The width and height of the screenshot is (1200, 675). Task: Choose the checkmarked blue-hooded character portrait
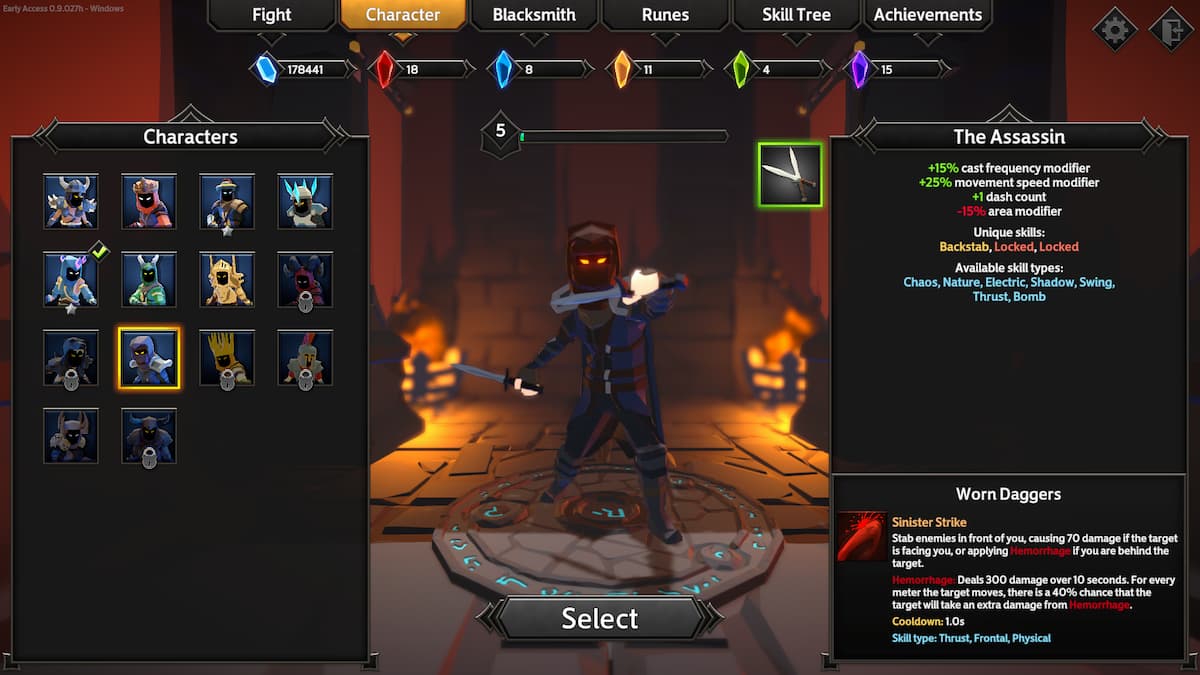coord(71,279)
